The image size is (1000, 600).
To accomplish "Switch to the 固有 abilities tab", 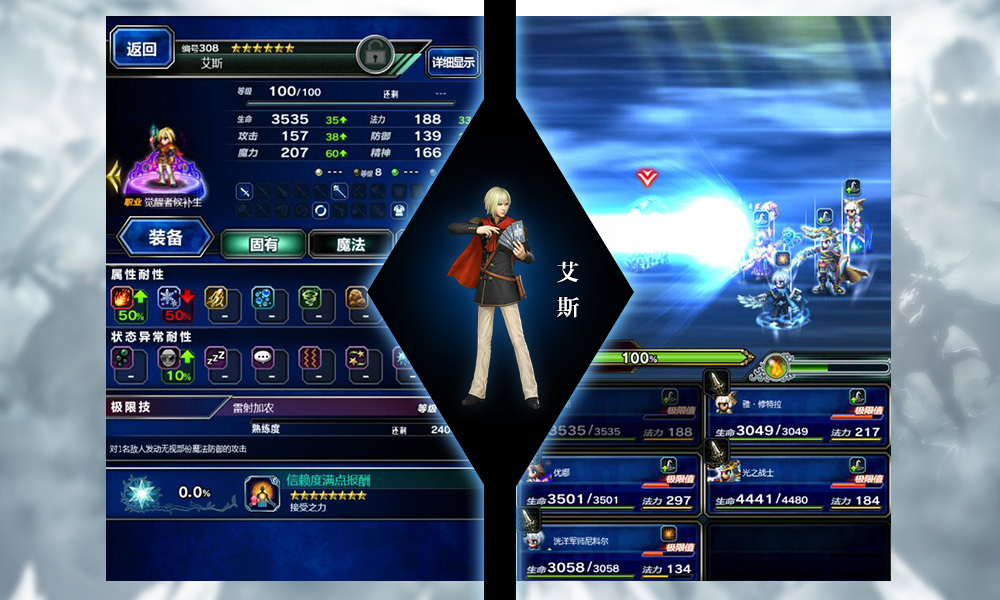I will (263, 243).
